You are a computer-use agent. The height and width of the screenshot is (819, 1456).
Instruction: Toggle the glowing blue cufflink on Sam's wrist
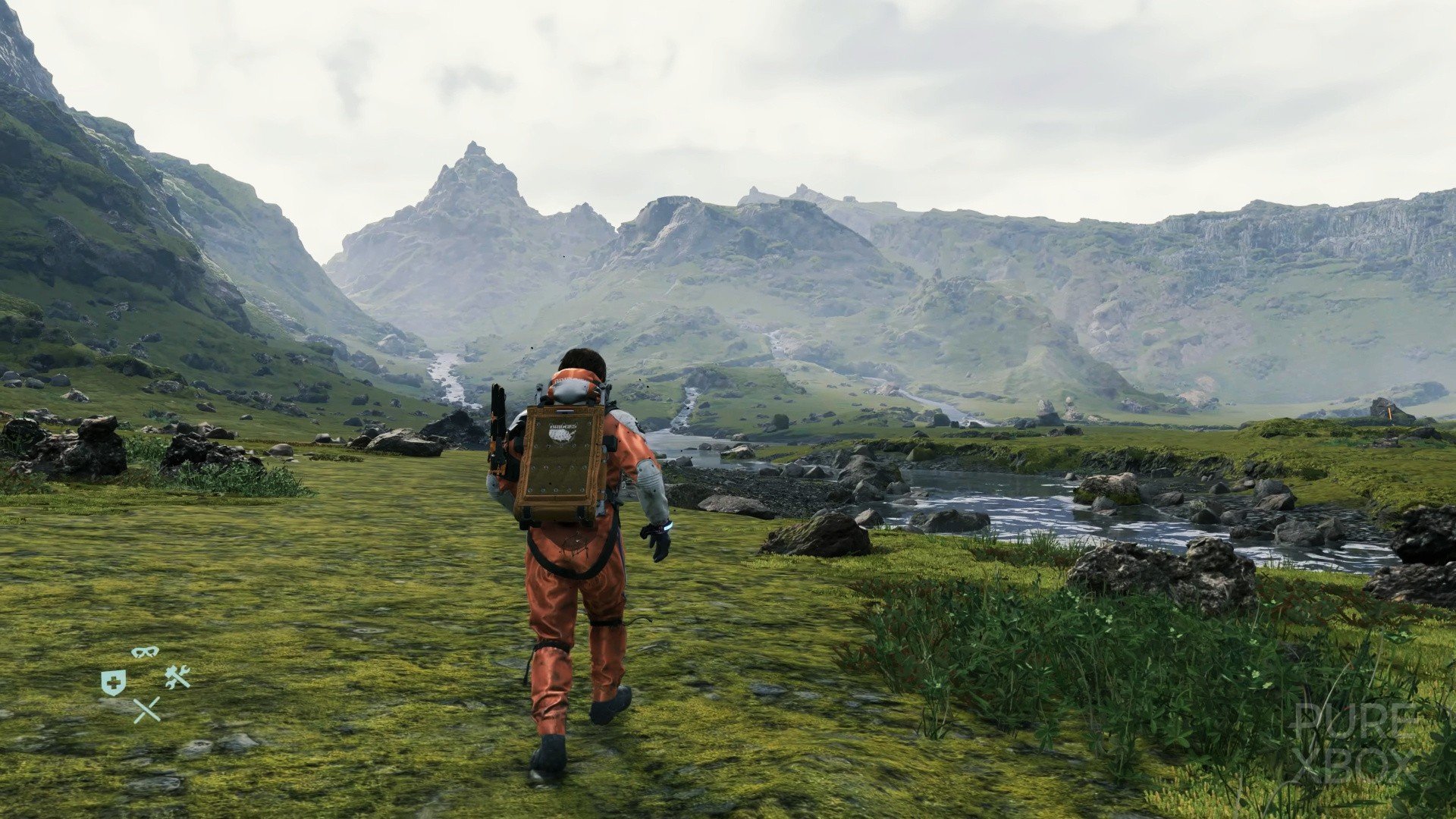[x=666, y=526]
